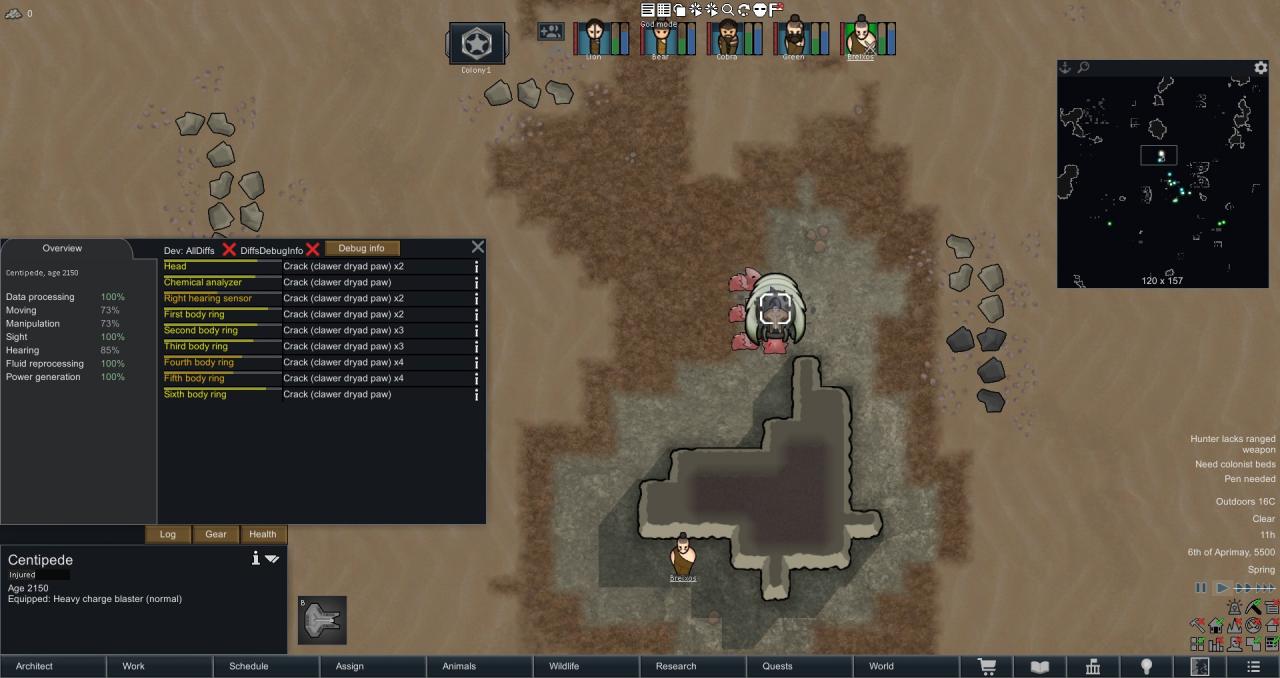The width and height of the screenshot is (1280, 678).
Task: Click the Debug info button
Action: 361,248
